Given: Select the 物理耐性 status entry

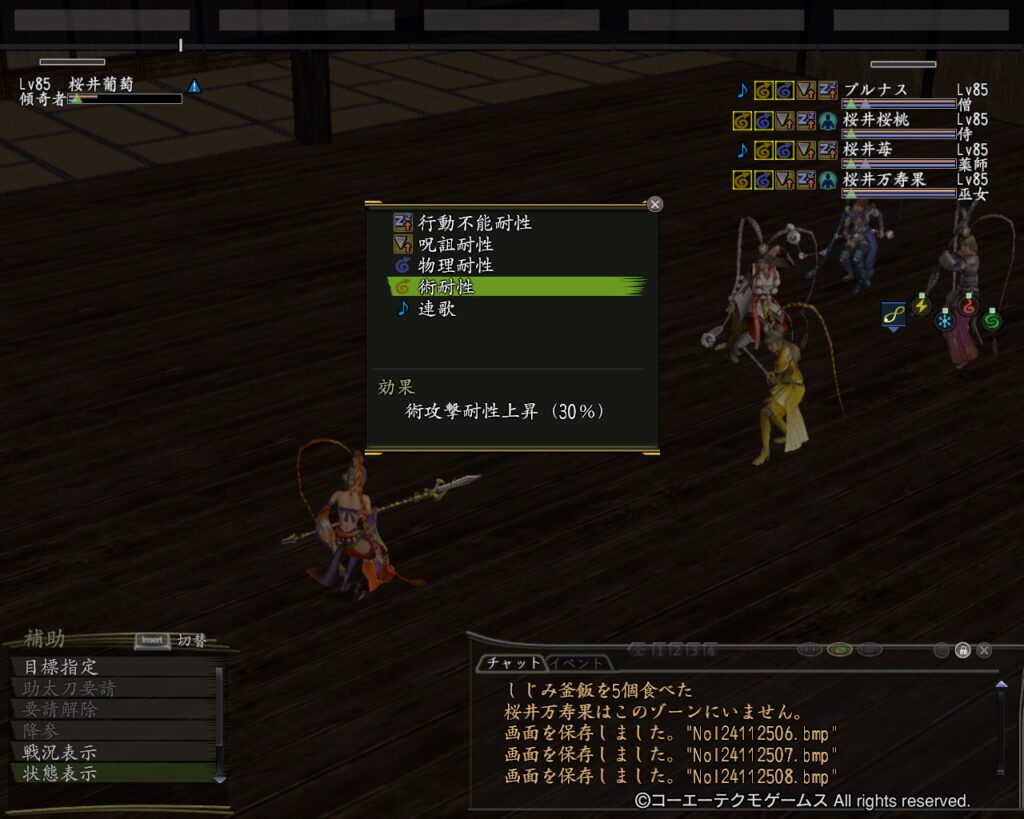Looking at the screenshot, I should [455, 265].
